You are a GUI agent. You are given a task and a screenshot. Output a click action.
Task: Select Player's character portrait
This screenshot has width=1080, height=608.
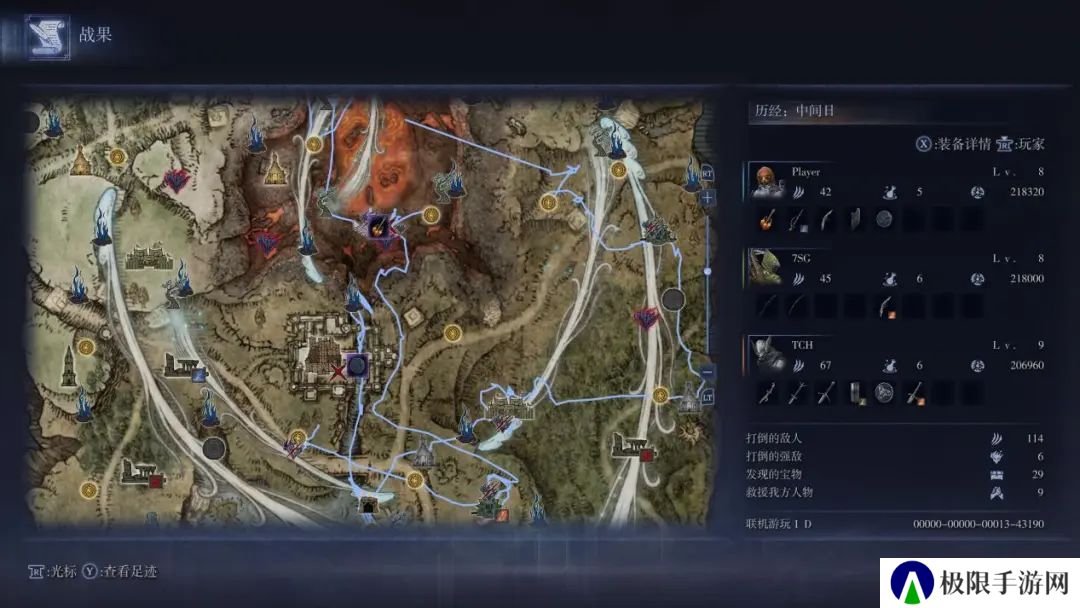(x=767, y=183)
